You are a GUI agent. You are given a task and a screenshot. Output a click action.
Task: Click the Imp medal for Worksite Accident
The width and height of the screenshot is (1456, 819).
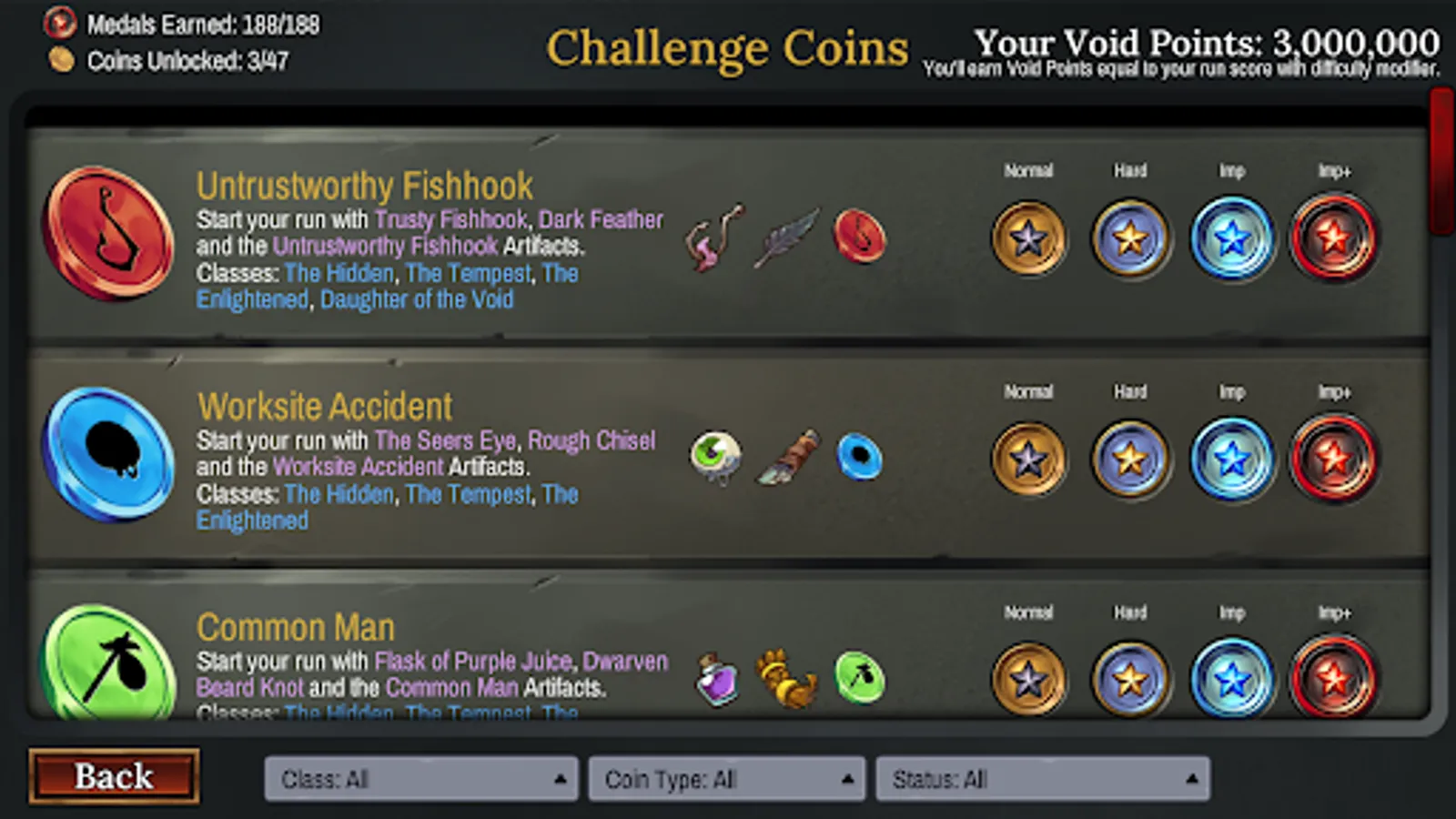click(x=1233, y=458)
